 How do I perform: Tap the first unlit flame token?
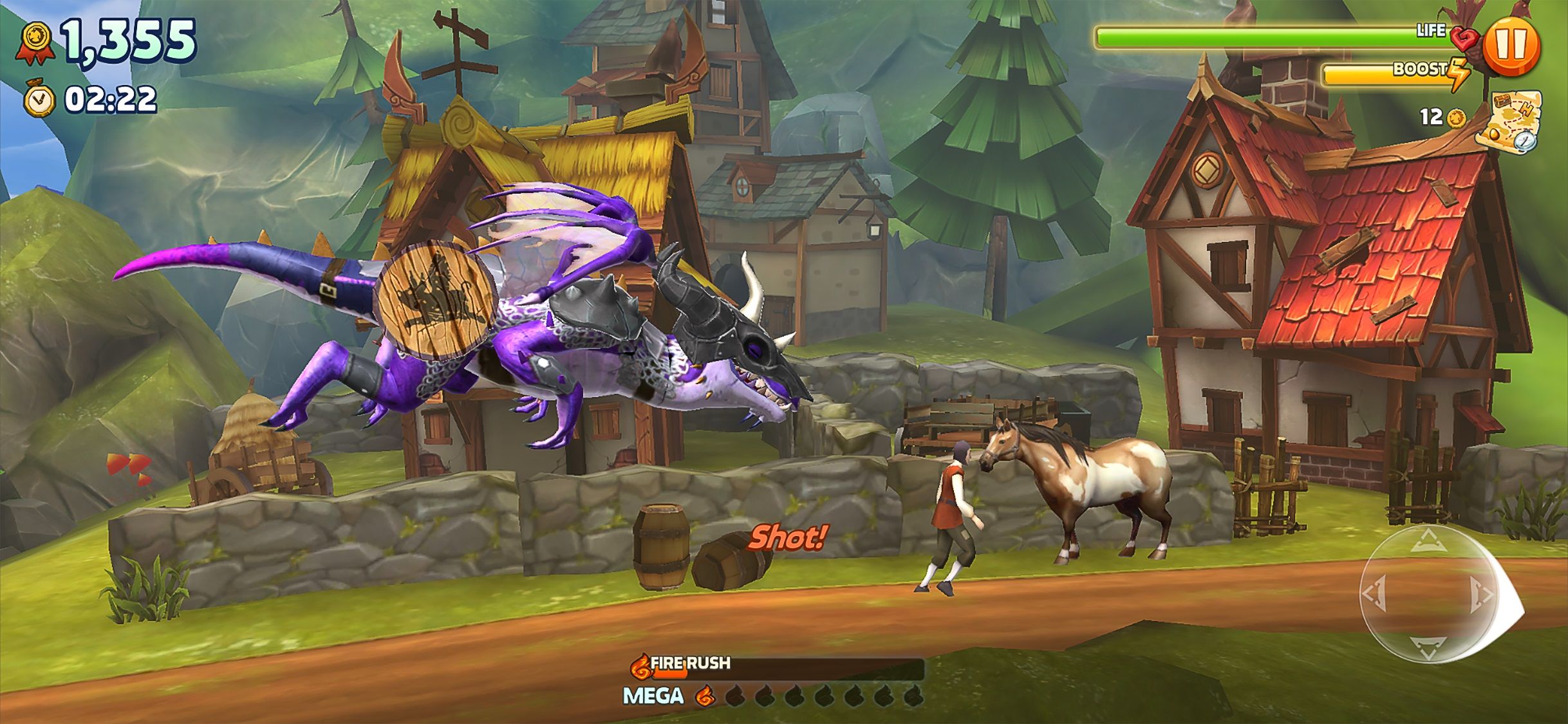(736, 697)
